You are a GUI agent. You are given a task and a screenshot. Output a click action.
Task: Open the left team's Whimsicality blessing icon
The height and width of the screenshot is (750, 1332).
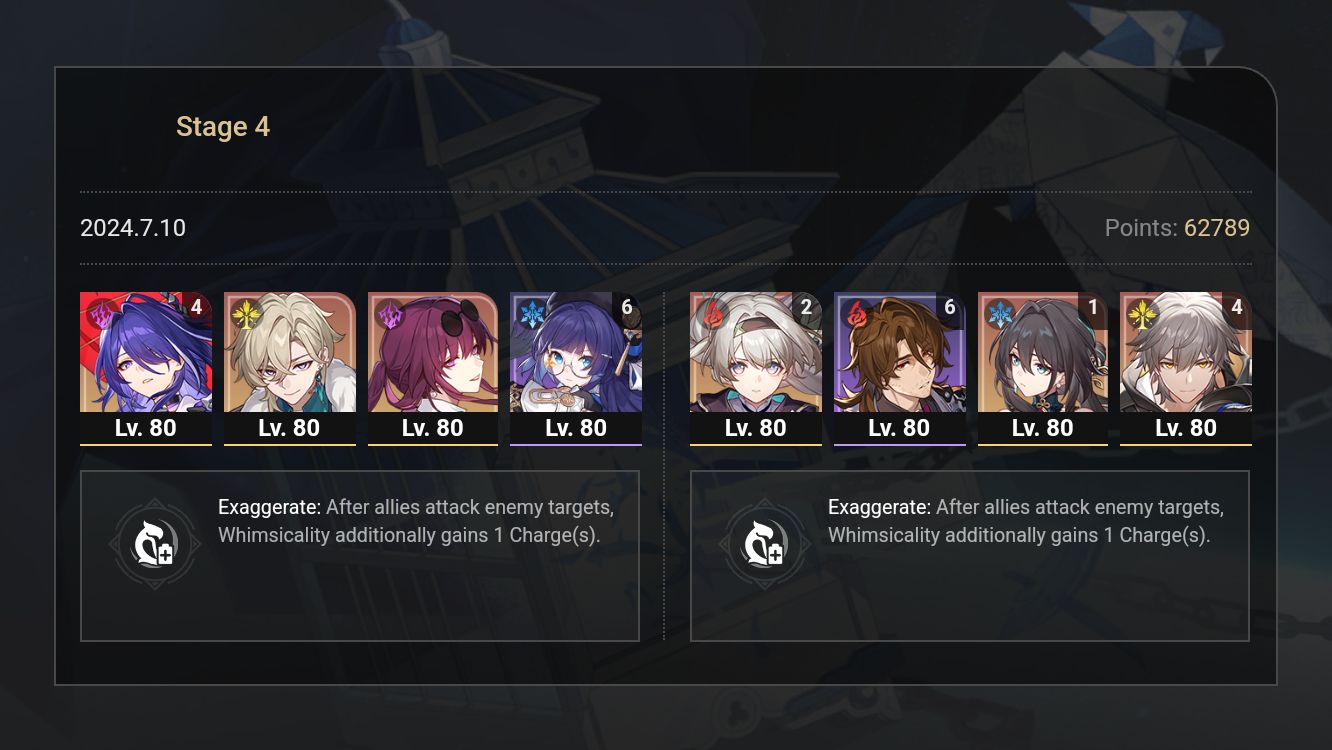click(x=155, y=543)
